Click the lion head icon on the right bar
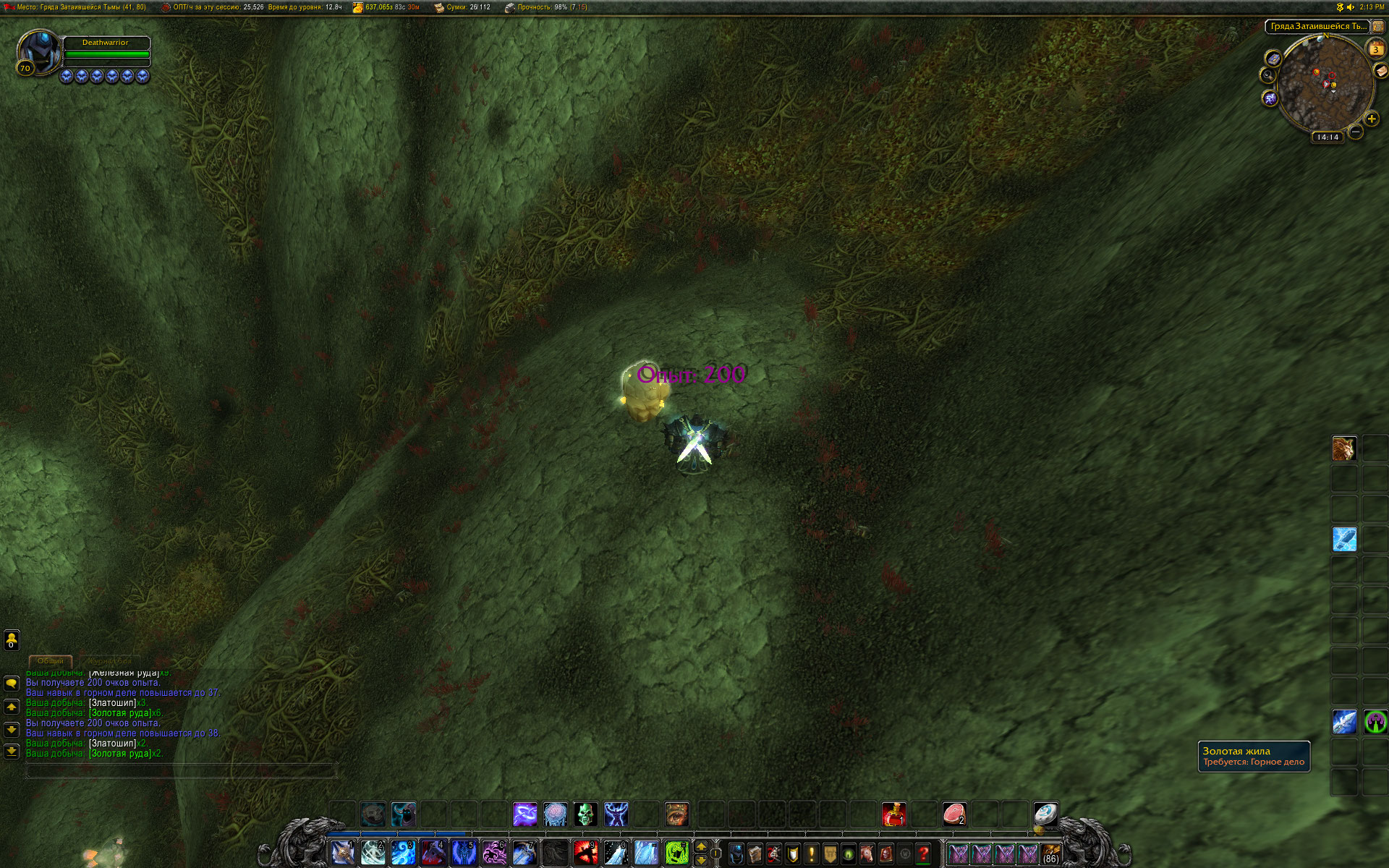 pyautogui.click(x=1344, y=448)
